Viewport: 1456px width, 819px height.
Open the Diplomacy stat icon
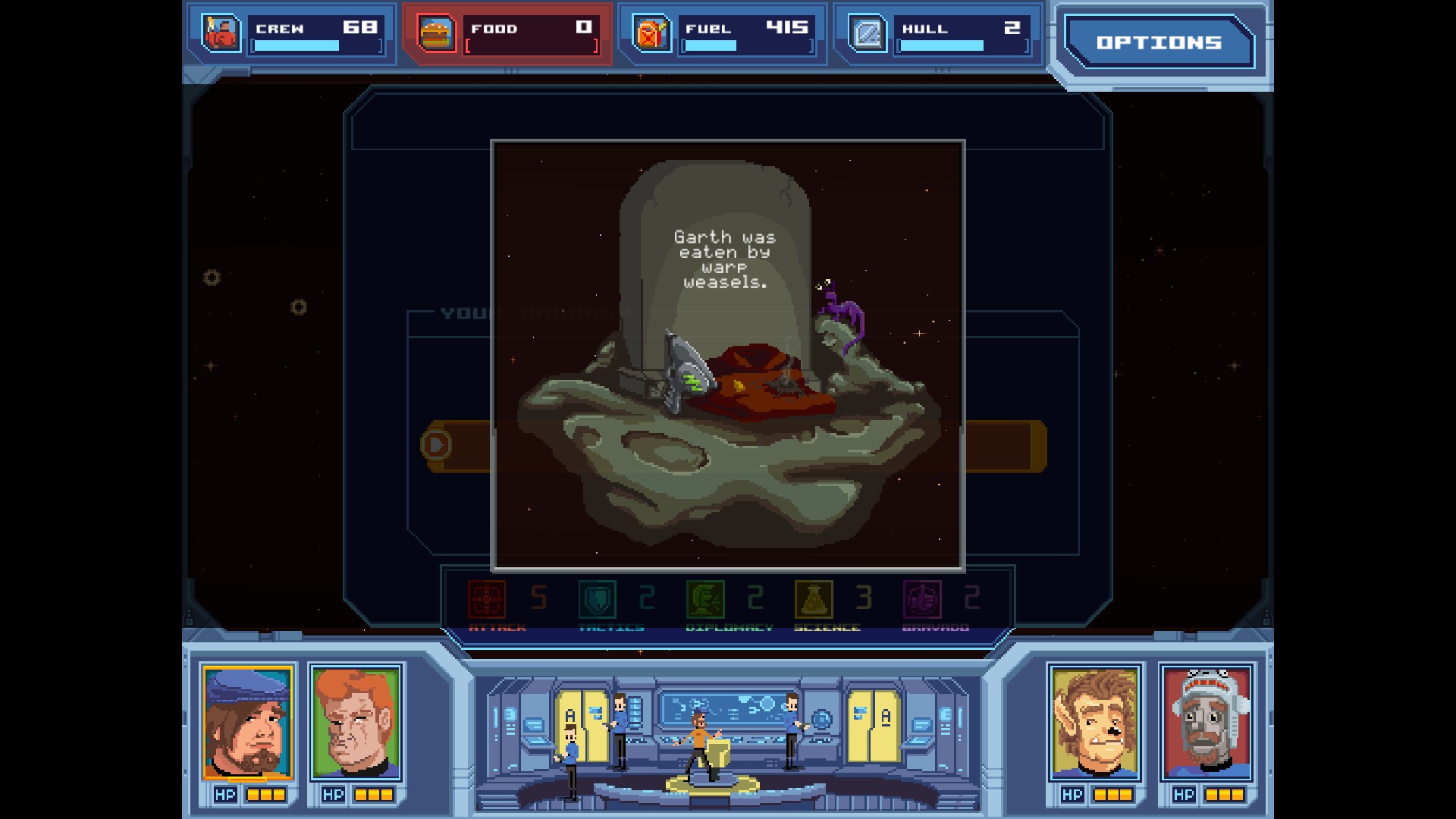pos(705,599)
